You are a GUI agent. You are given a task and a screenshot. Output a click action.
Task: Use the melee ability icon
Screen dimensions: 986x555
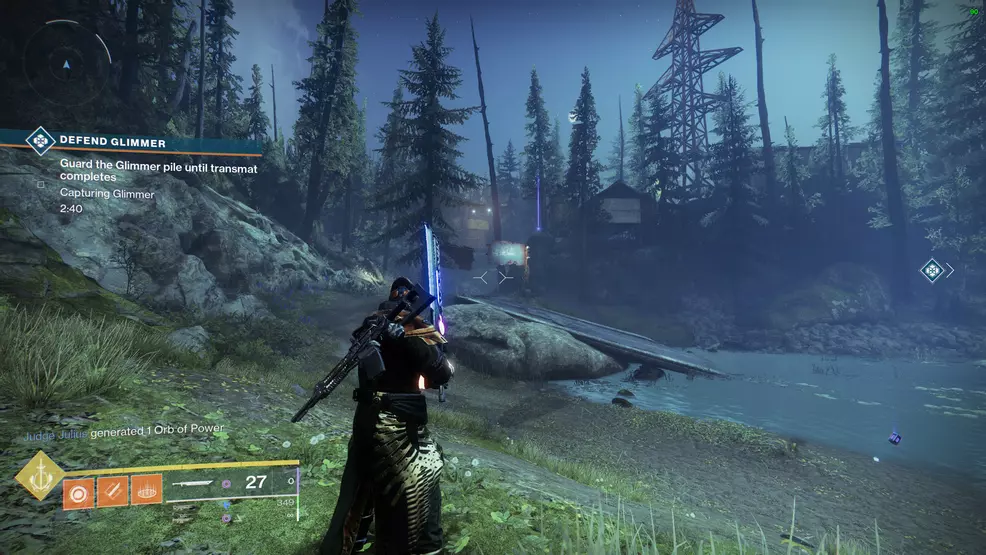[113, 492]
